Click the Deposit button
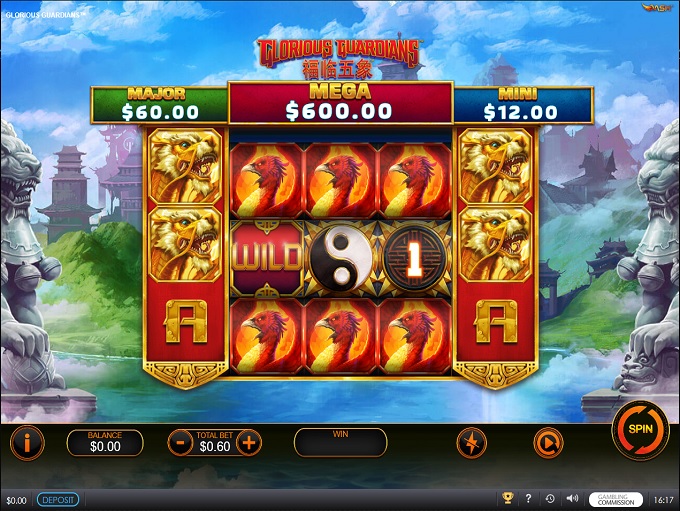The width and height of the screenshot is (680, 511). tap(58, 499)
